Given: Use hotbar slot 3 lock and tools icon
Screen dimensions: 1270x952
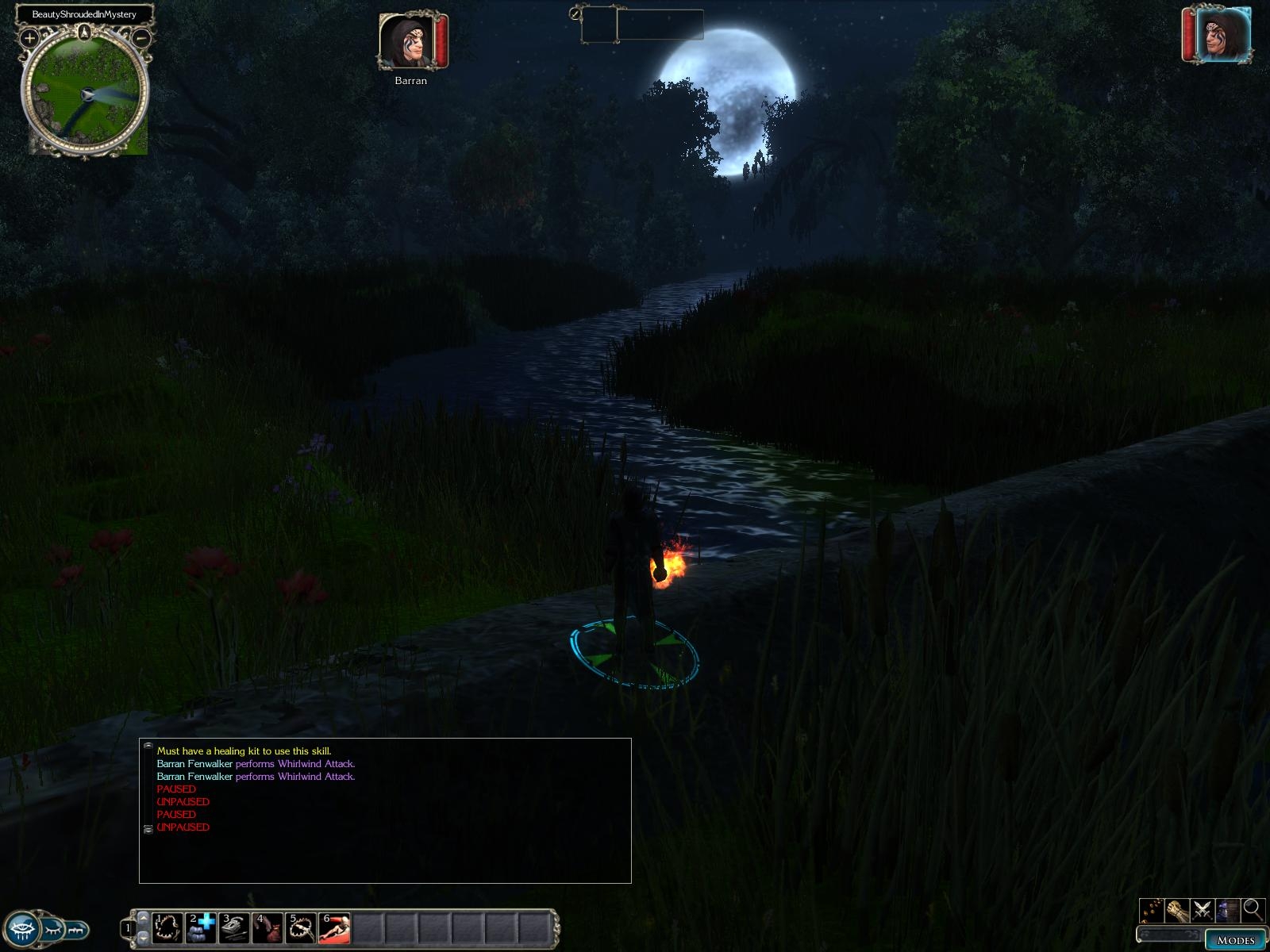Looking at the screenshot, I should (234, 927).
